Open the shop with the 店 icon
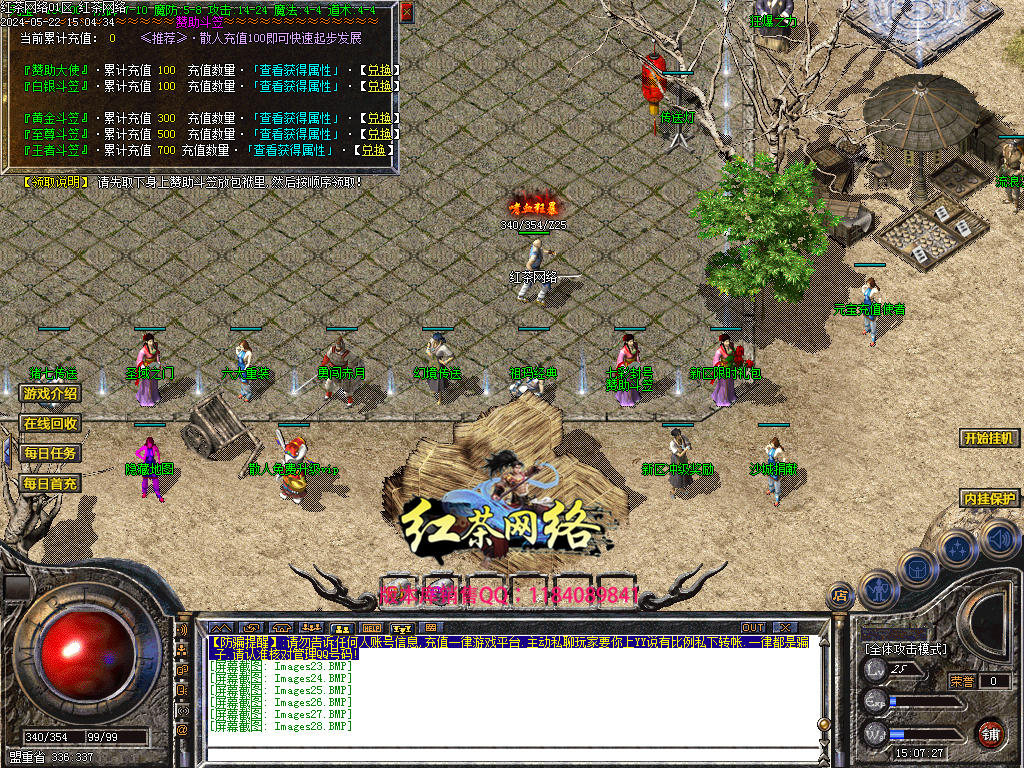This screenshot has width=1024, height=768. click(840, 596)
